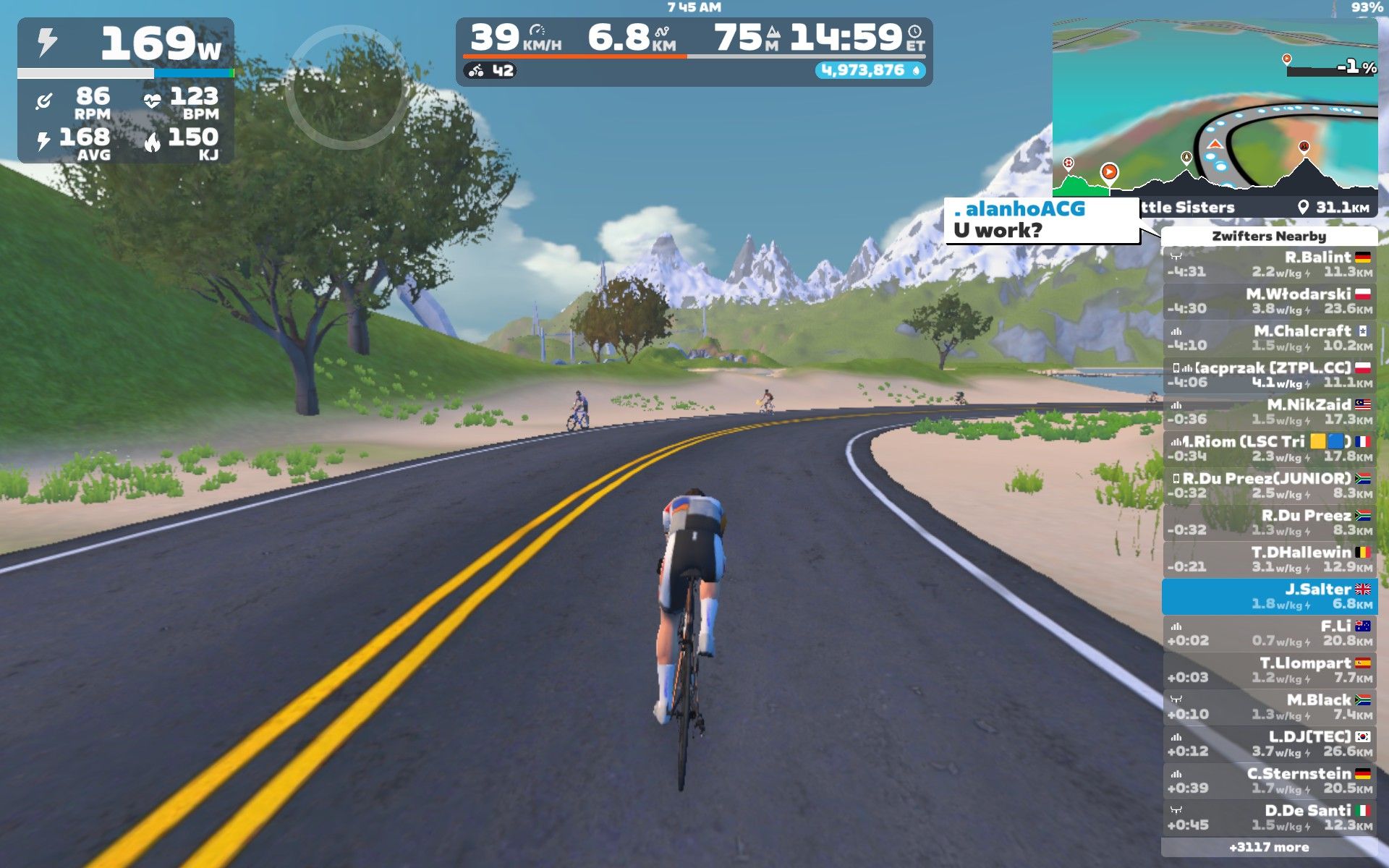Click the circular power-up ring

(347, 88)
